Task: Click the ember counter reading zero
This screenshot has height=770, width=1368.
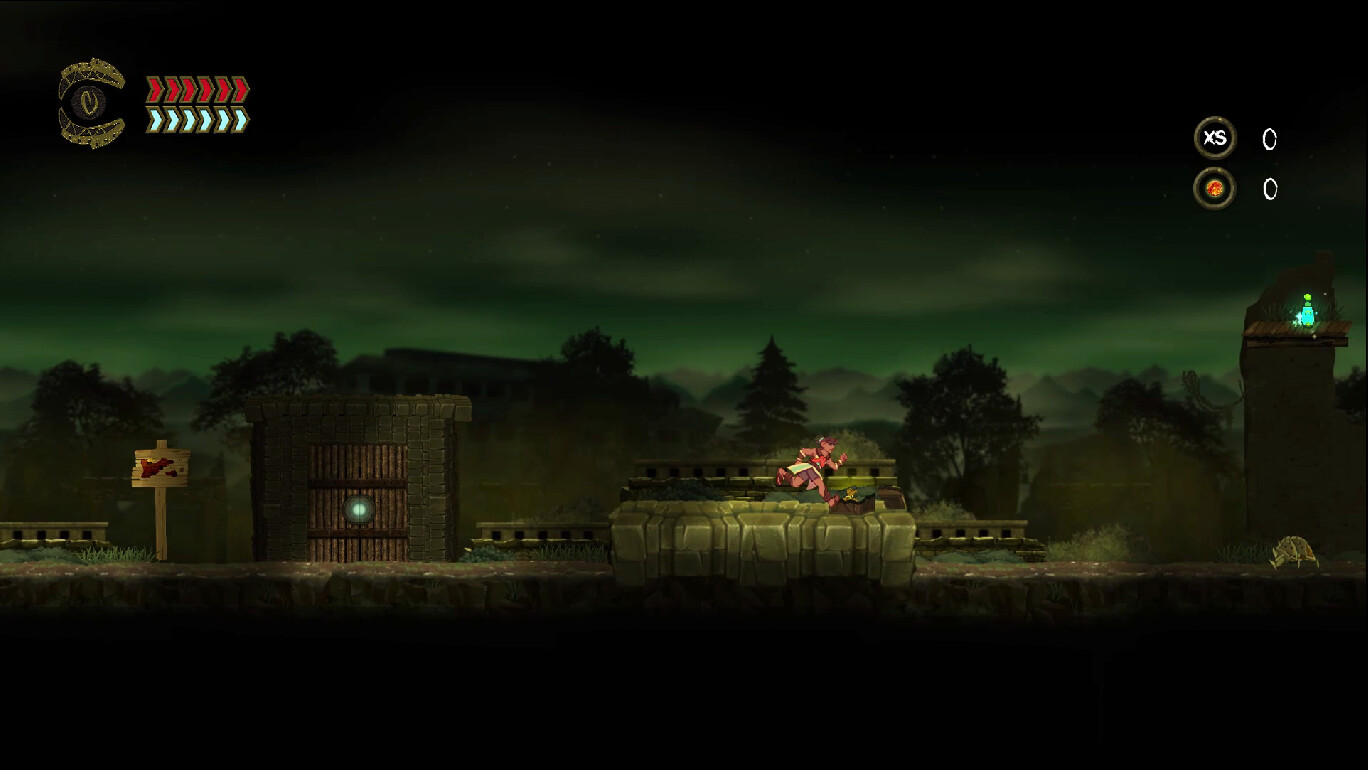Action: coord(1269,190)
